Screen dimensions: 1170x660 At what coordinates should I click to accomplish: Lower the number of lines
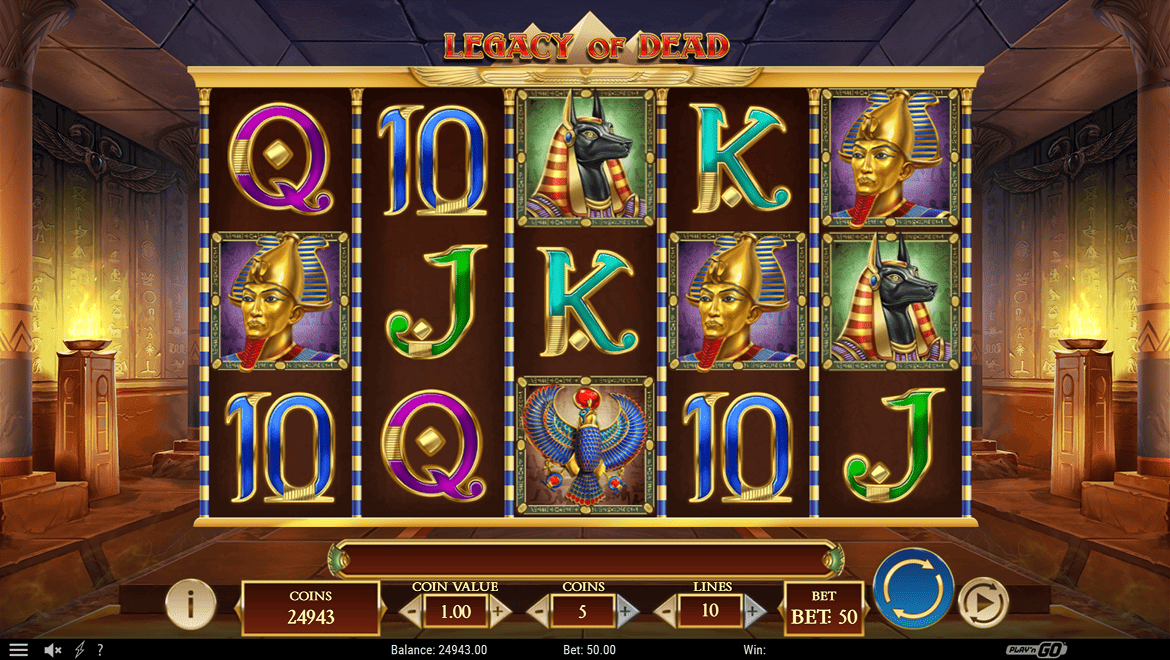[x=666, y=610]
